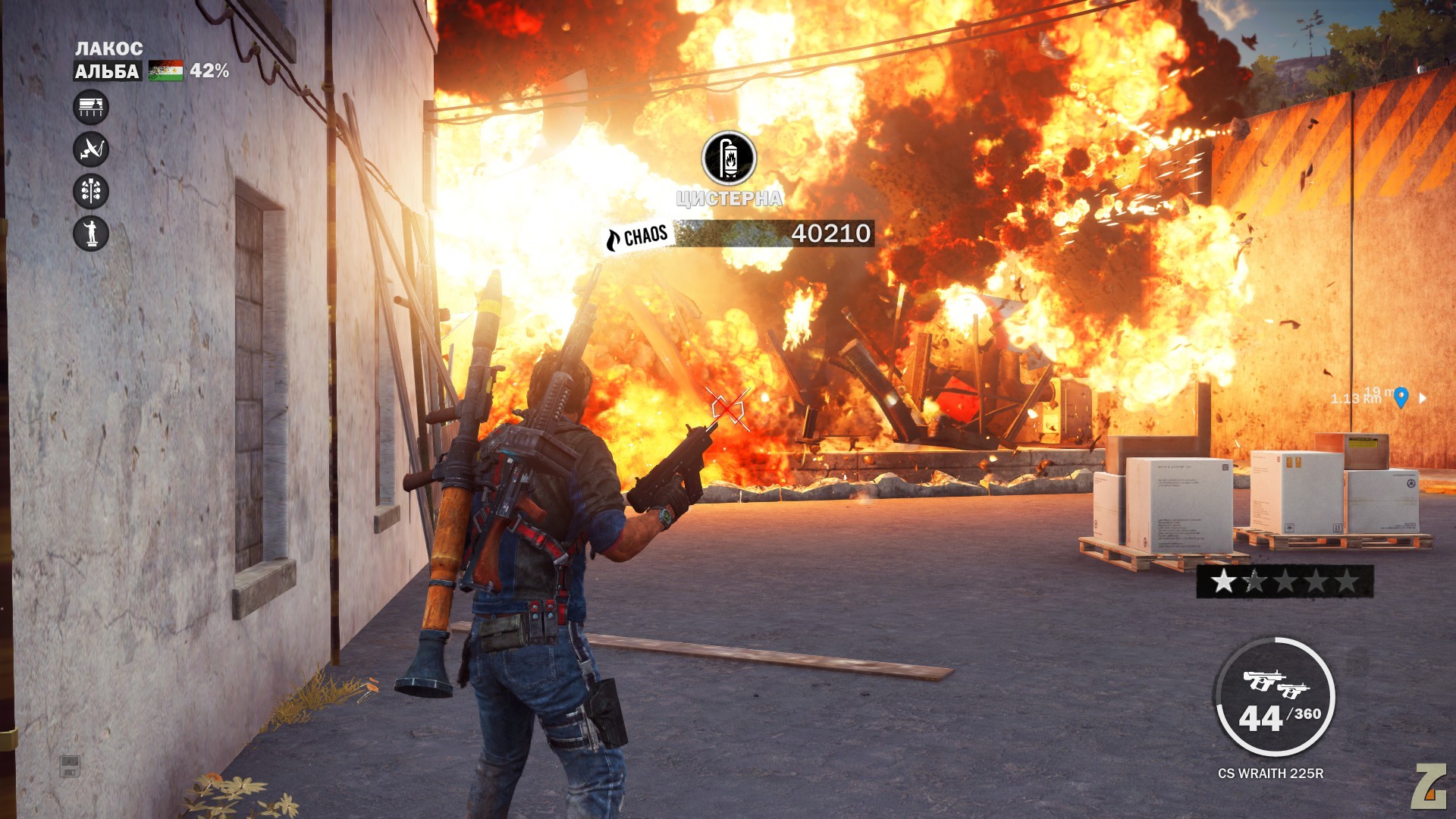Select the loudspeaker pole objective icon
Image resolution: width=1456 pixels, height=819 pixels.
[x=91, y=191]
